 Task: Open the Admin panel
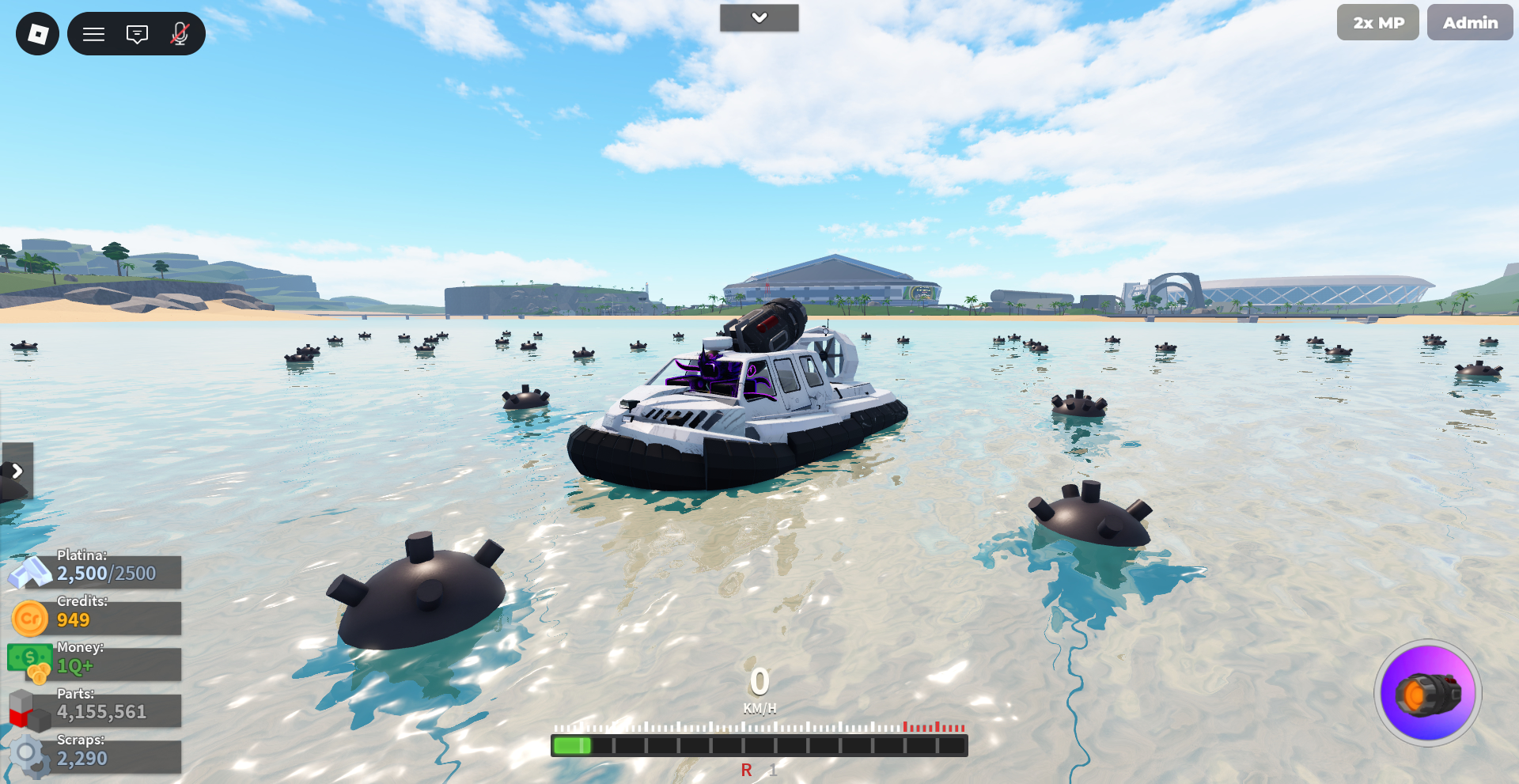tap(1469, 23)
